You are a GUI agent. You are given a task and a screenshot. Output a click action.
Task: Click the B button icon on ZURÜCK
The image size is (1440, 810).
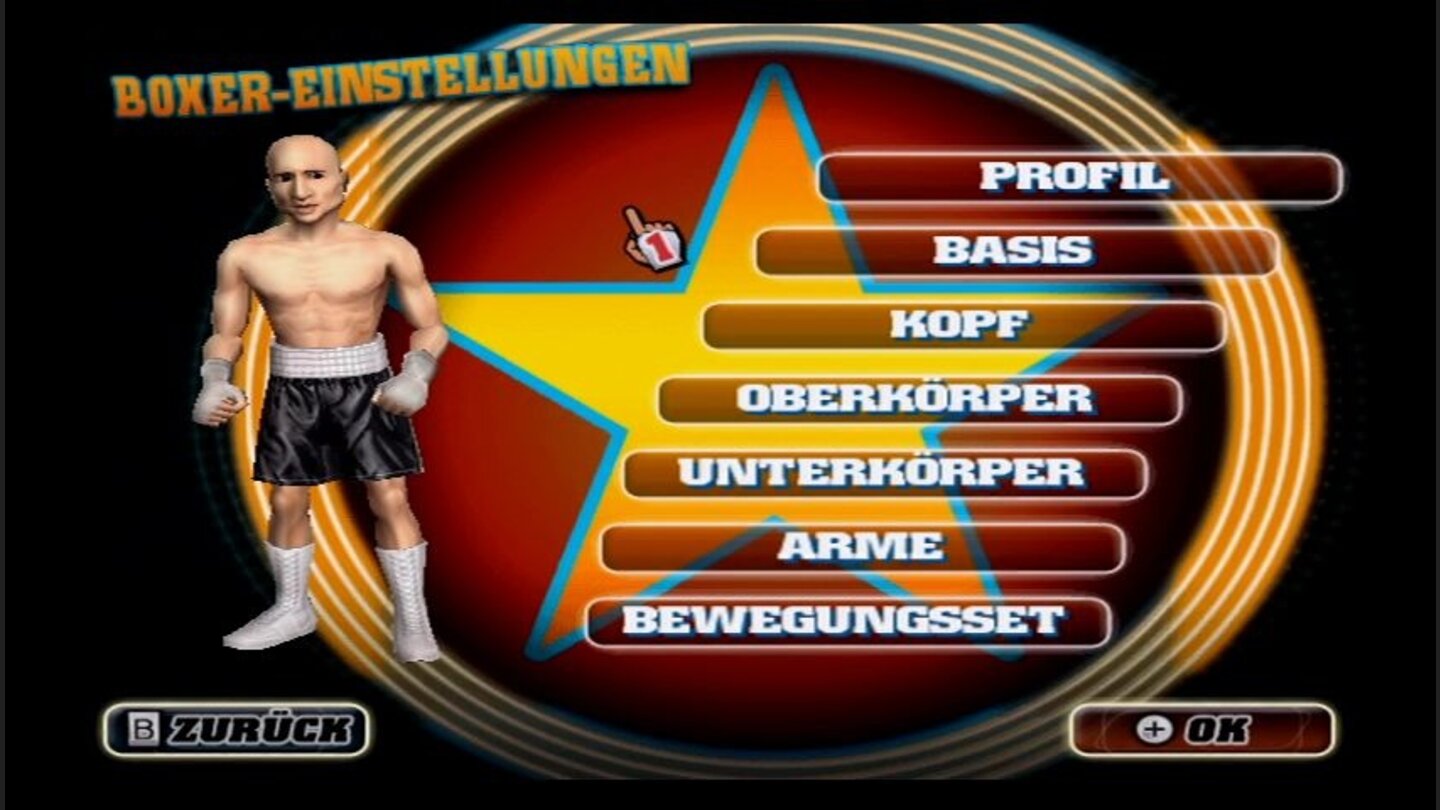click(x=143, y=727)
